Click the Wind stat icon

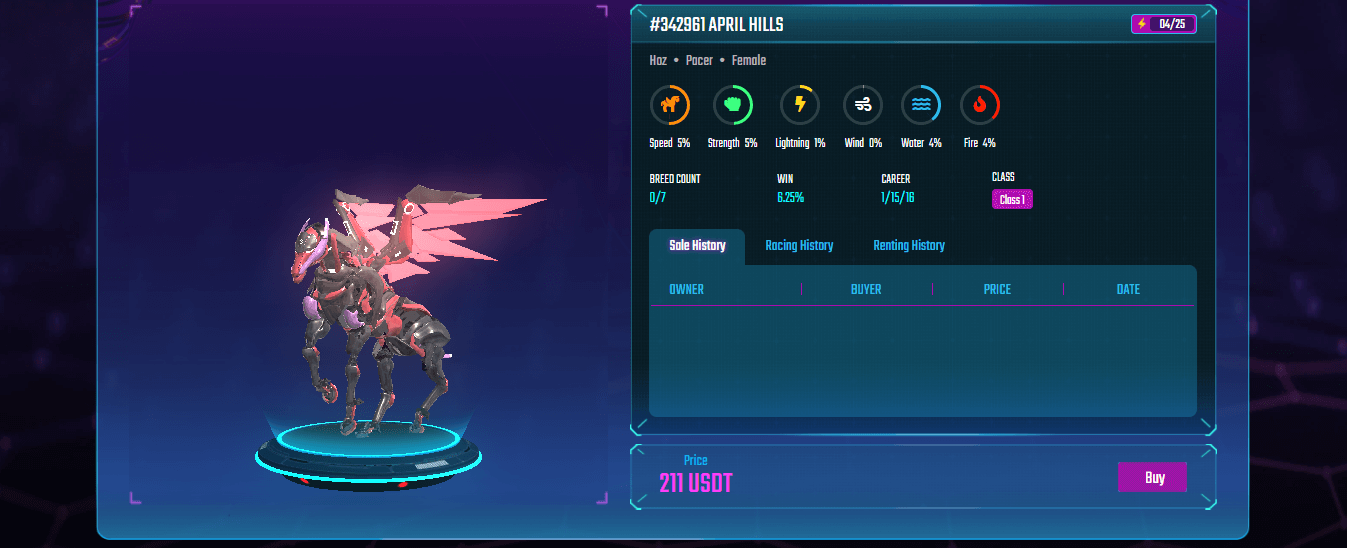point(862,104)
